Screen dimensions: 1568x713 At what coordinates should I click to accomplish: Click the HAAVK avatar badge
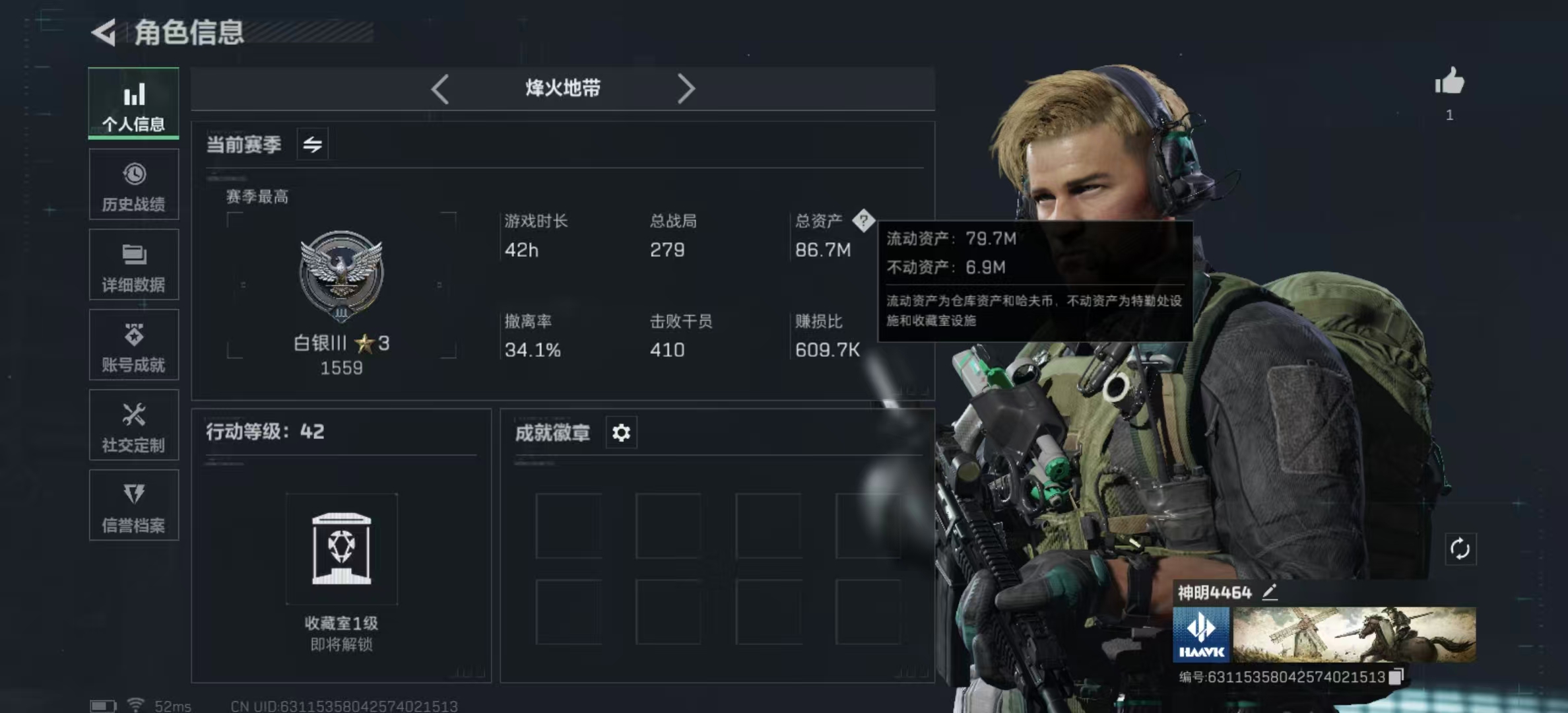(x=1201, y=635)
